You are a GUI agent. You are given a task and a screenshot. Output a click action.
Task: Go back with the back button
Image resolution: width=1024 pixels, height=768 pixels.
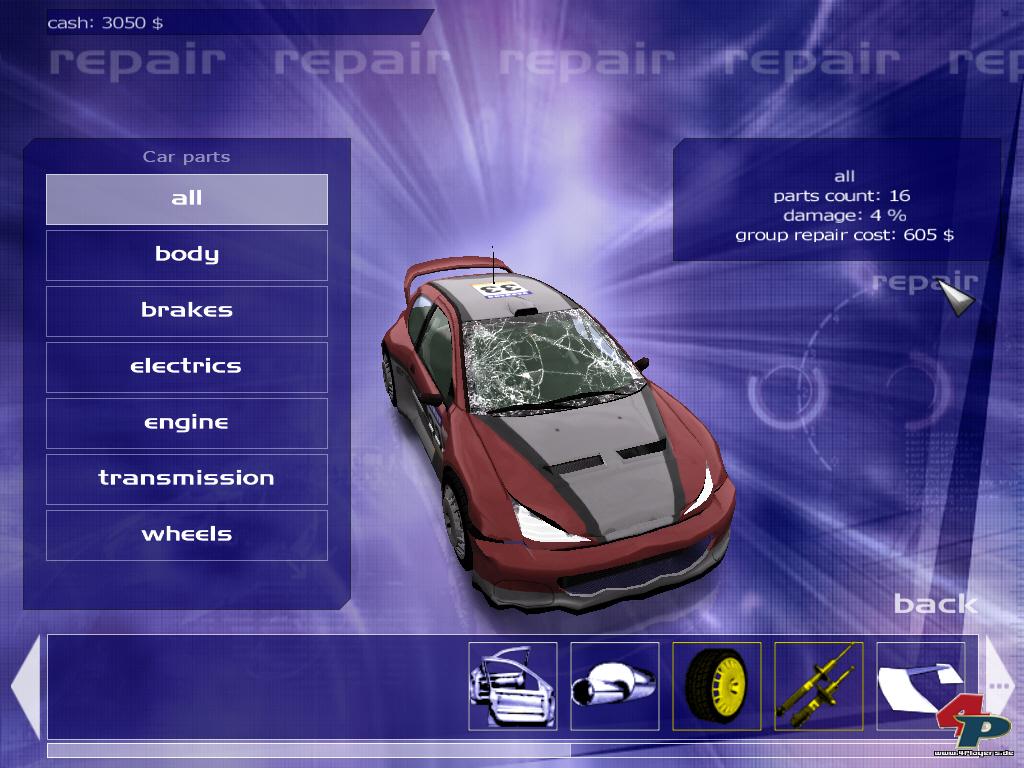click(x=935, y=603)
